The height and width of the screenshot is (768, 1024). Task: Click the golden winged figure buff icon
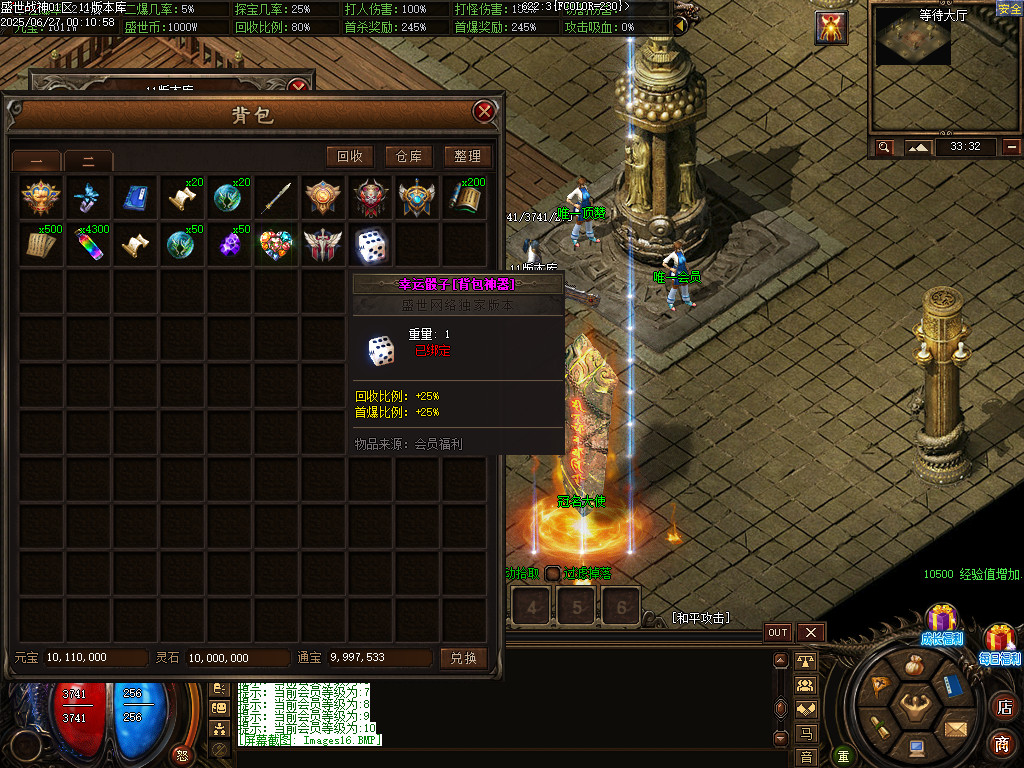tap(831, 27)
